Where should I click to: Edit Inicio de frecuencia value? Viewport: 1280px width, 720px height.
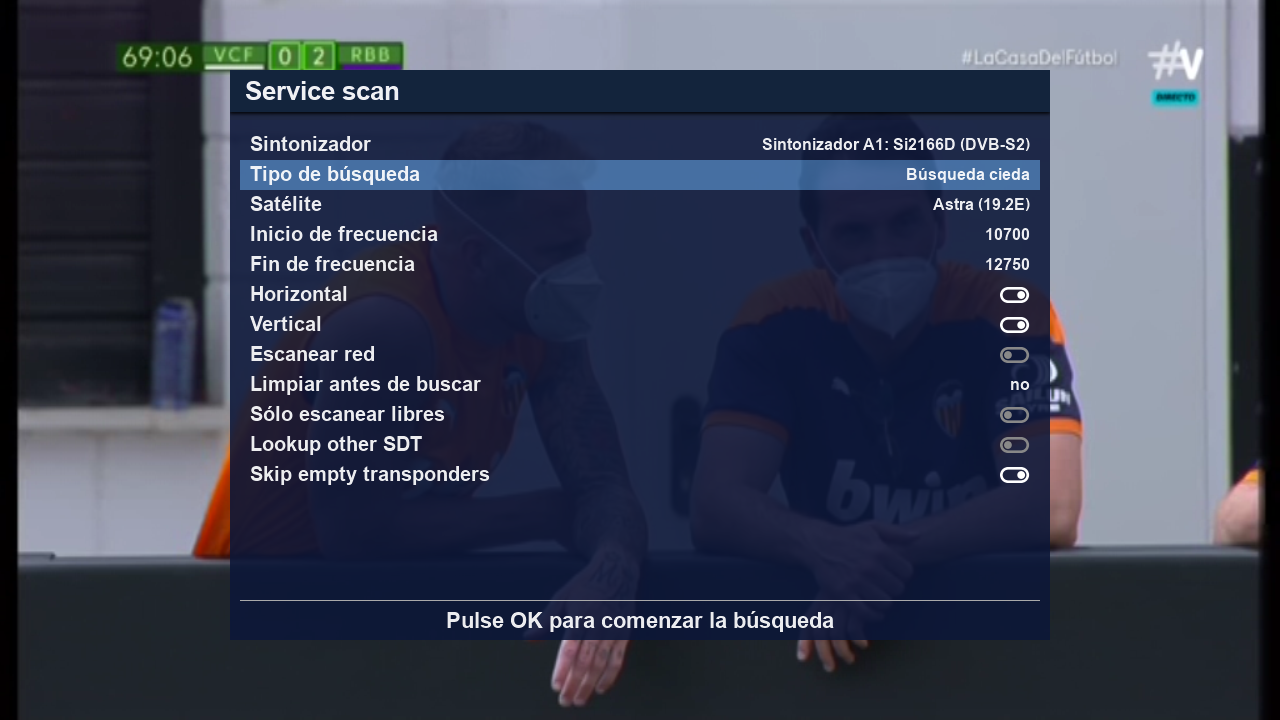(1006, 235)
